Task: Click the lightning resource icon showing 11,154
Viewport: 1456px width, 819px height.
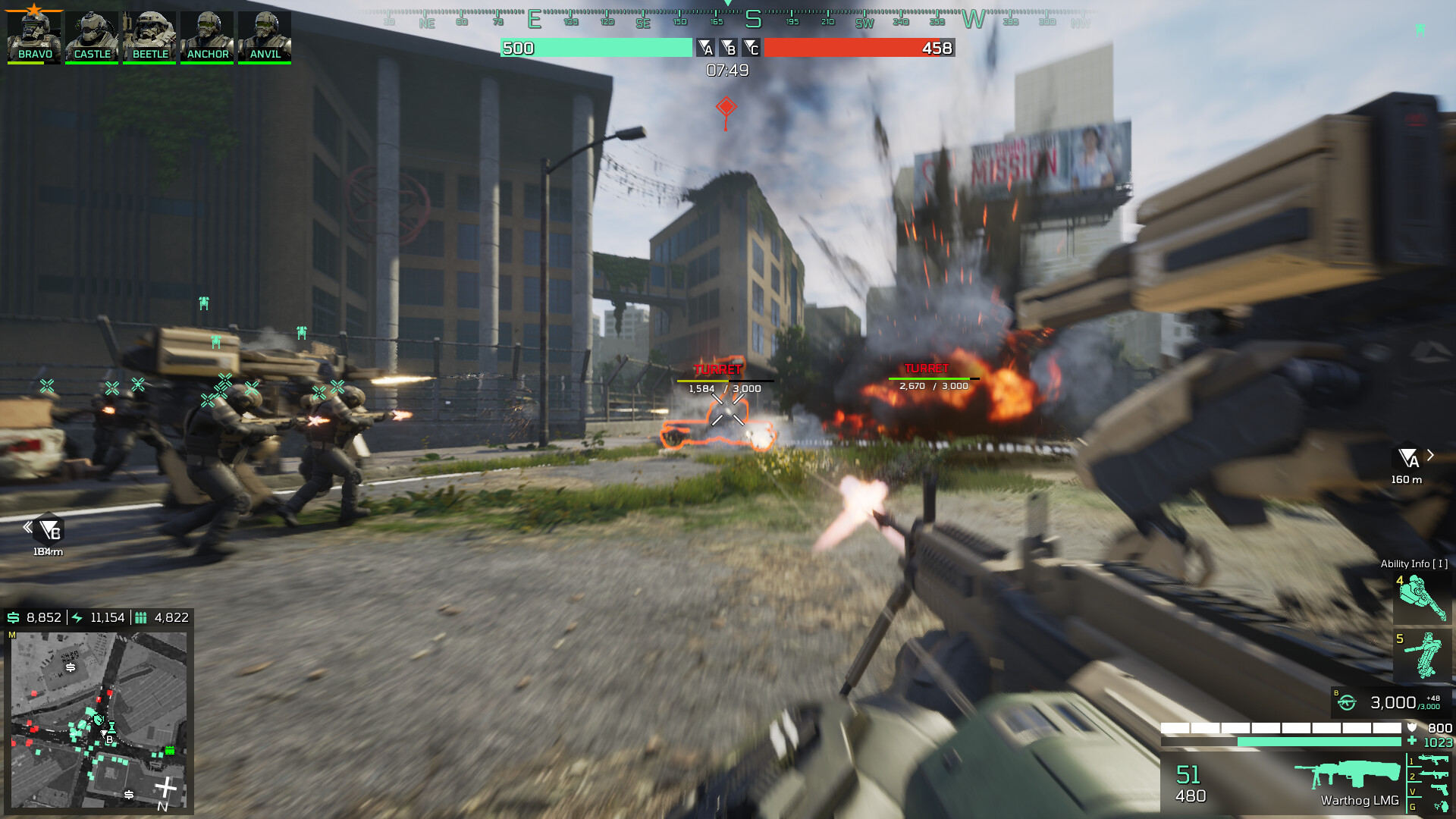Action: pos(76,617)
